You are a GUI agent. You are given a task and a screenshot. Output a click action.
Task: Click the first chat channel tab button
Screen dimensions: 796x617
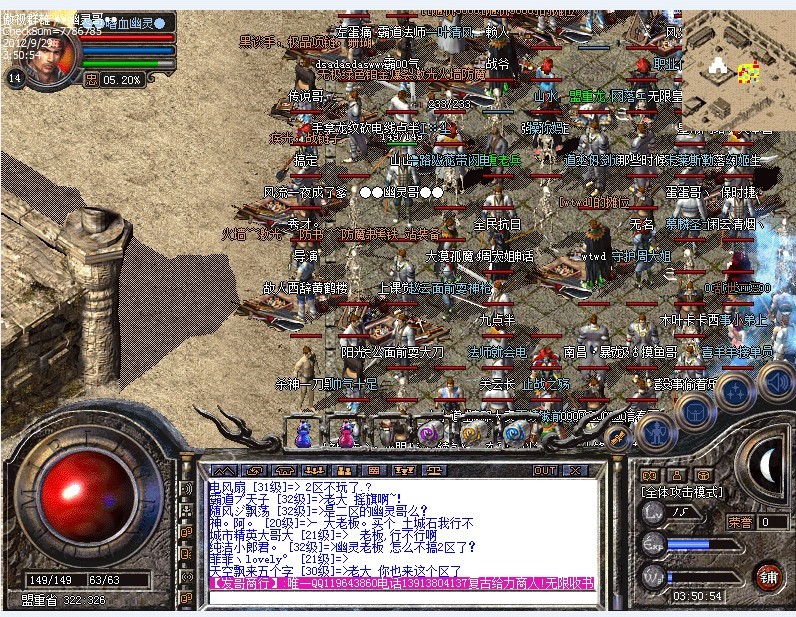click(x=222, y=470)
